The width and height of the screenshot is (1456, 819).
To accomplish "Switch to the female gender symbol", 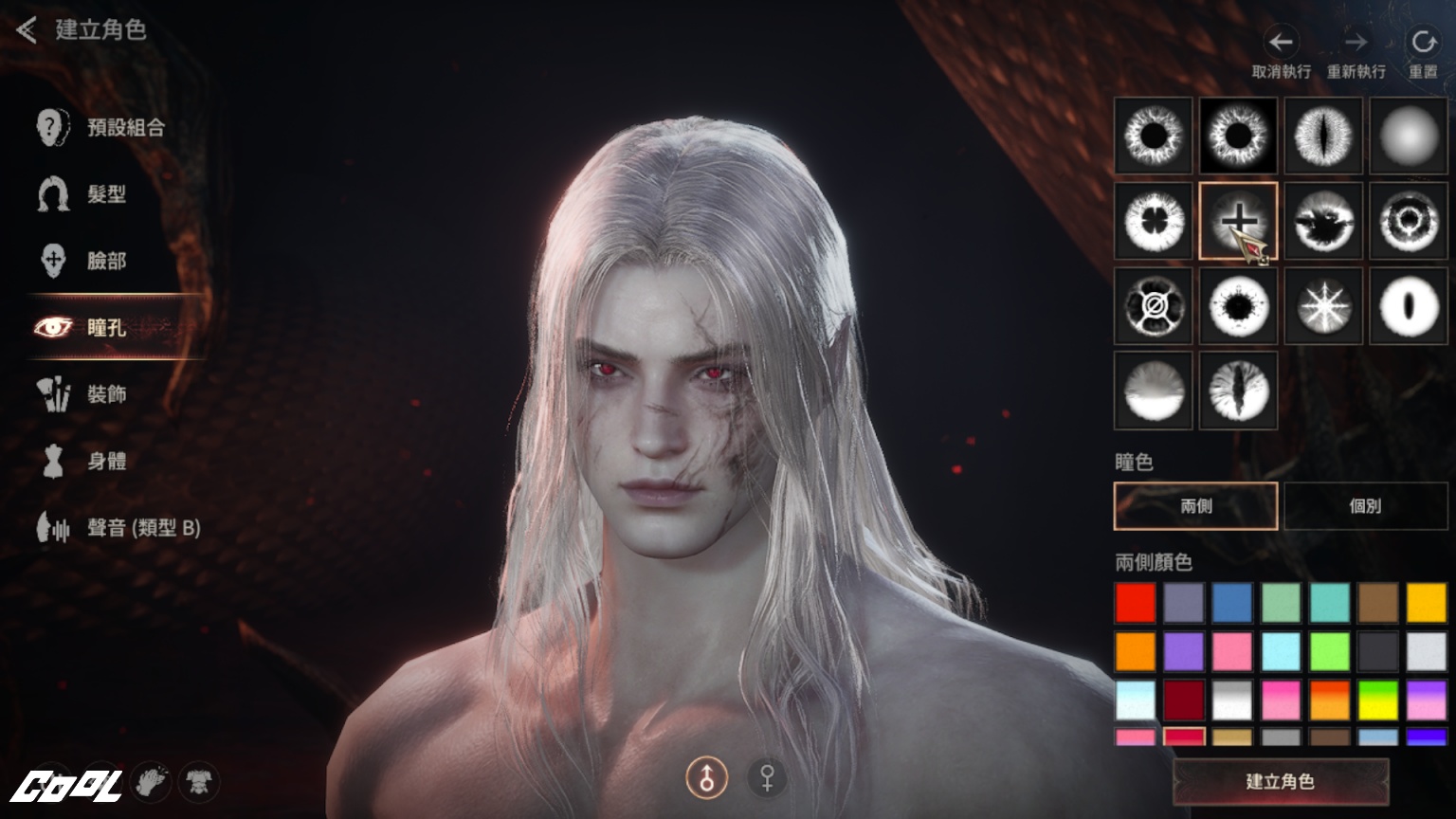I will [x=767, y=778].
